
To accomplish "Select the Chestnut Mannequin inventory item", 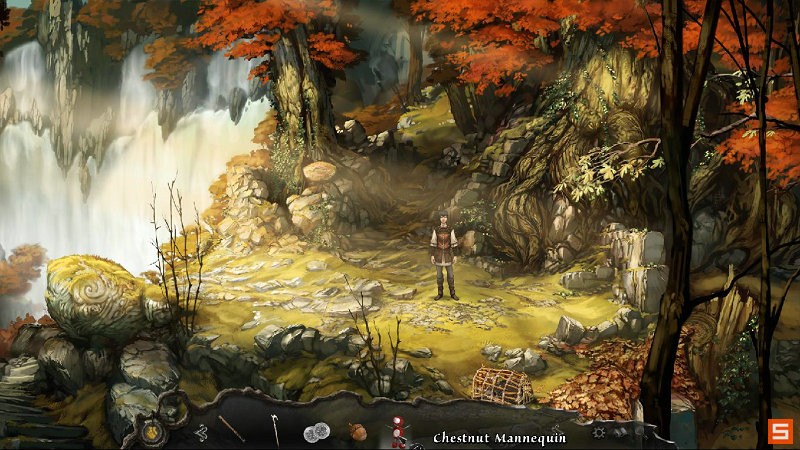I will pyautogui.click(x=397, y=433).
